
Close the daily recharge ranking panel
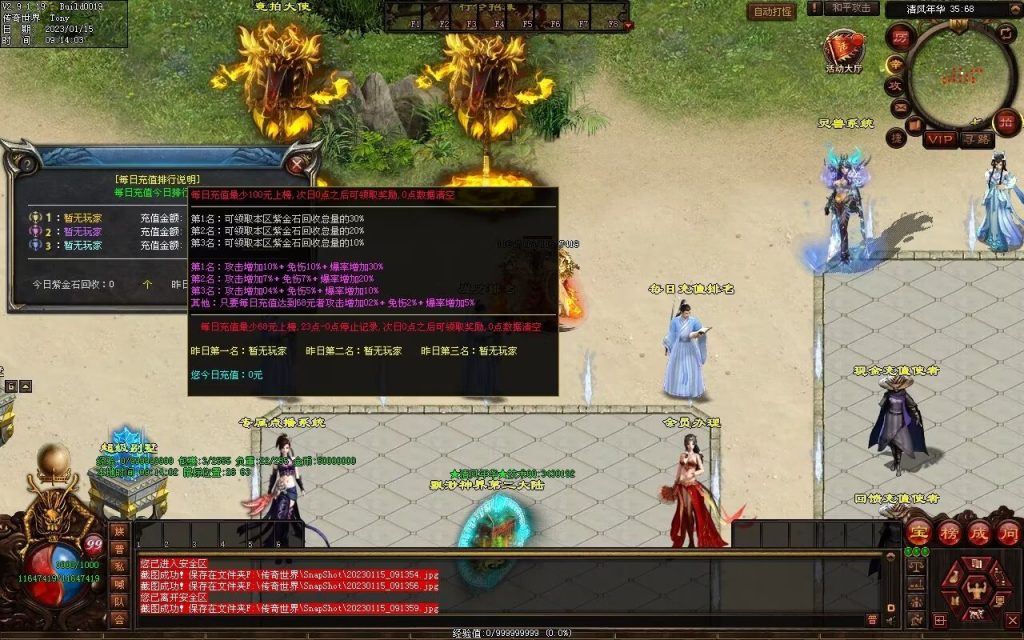click(297, 162)
